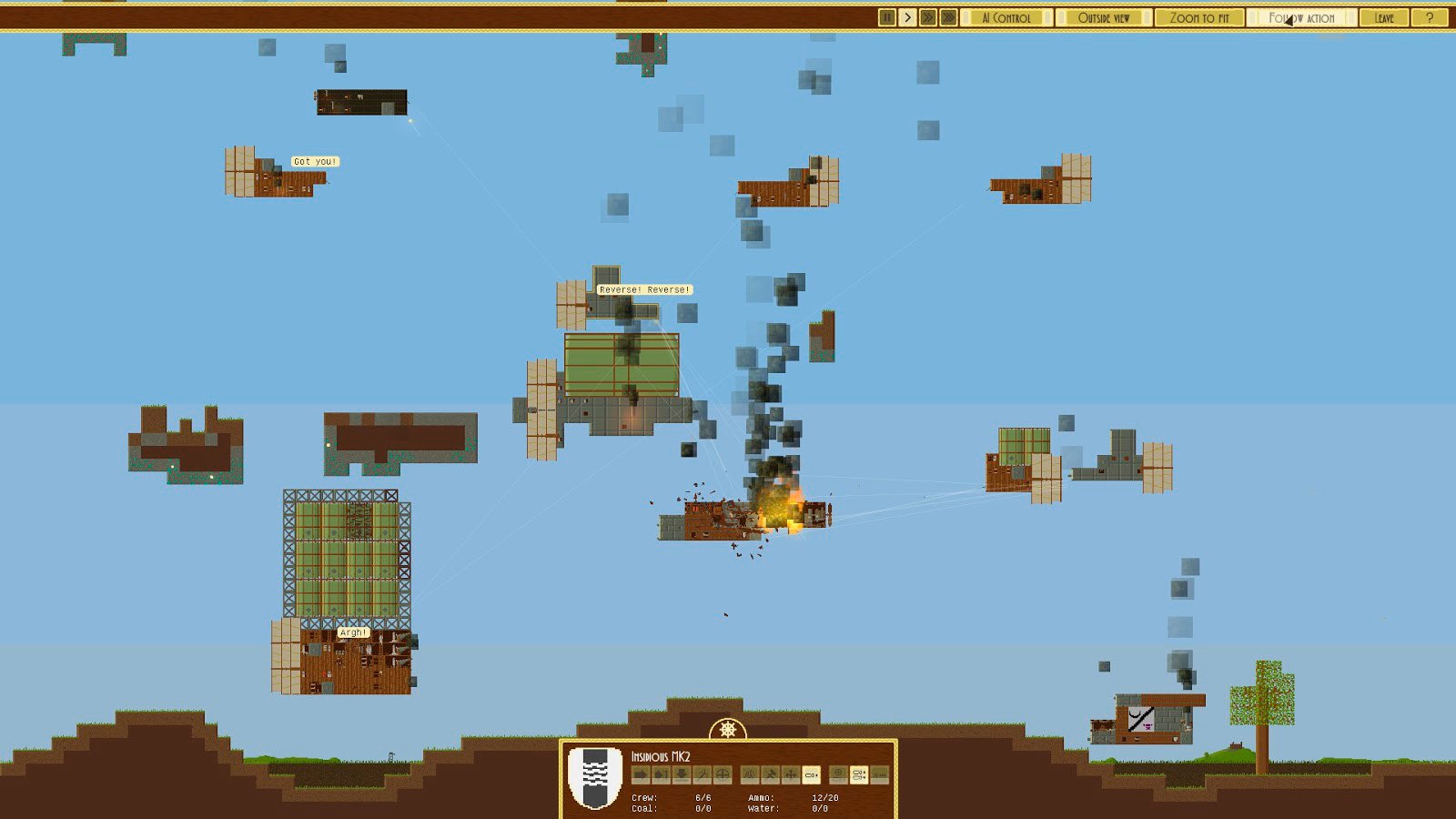Pause the battle simulation
1456x819 pixels.
click(x=887, y=17)
